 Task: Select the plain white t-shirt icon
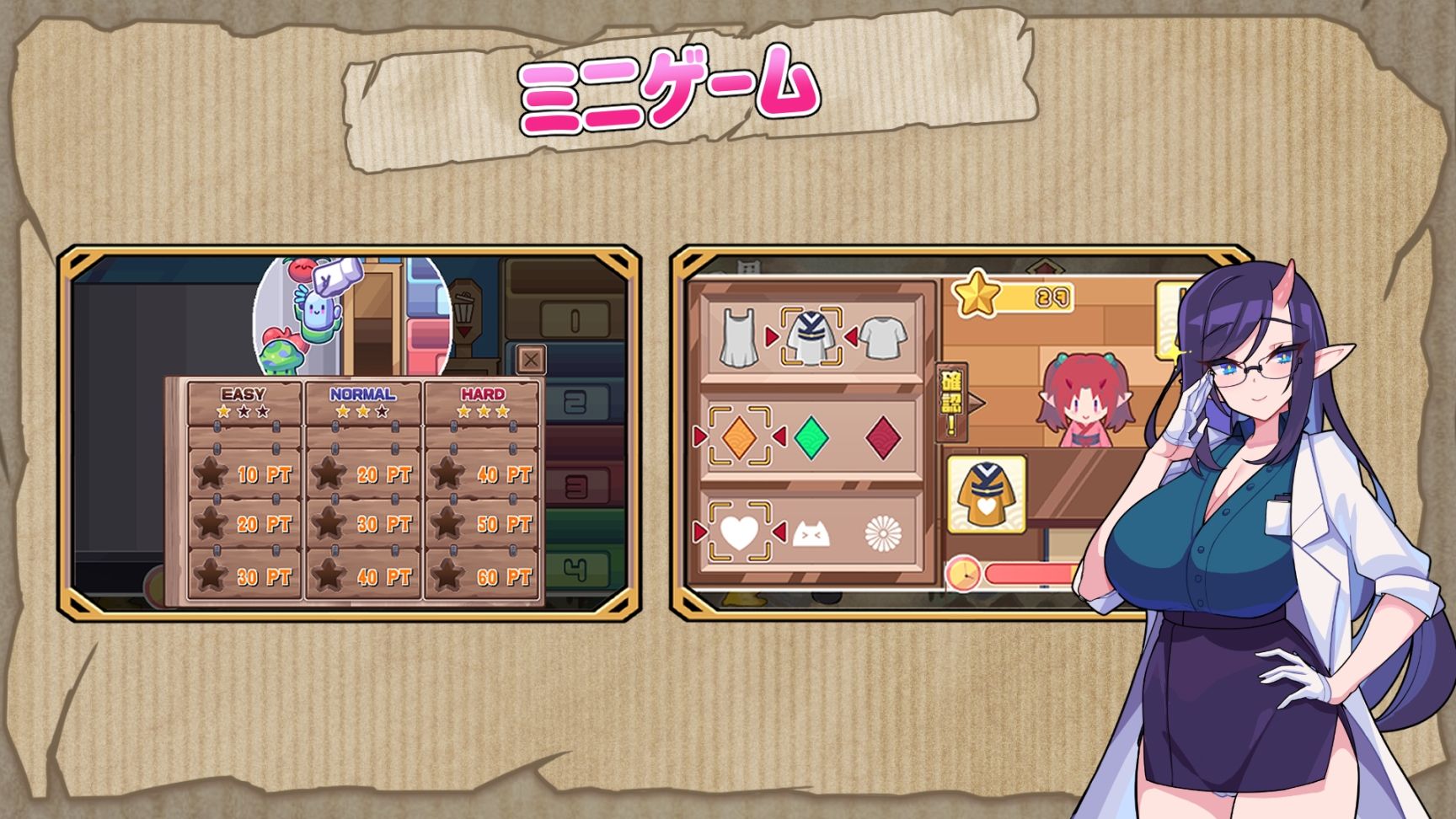point(882,337)
